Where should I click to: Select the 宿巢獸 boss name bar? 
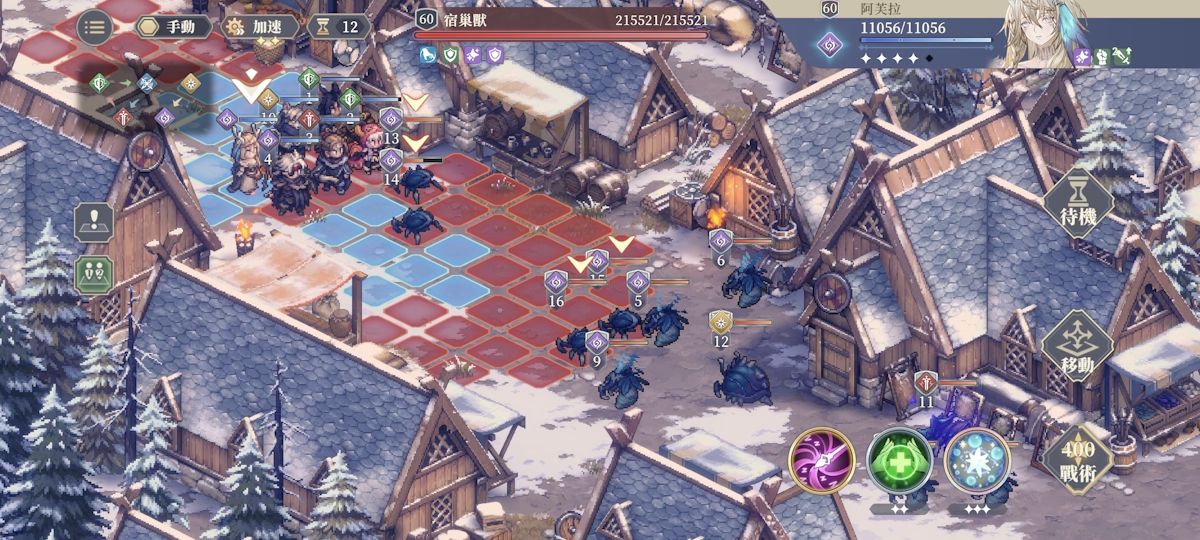point(562,20)
